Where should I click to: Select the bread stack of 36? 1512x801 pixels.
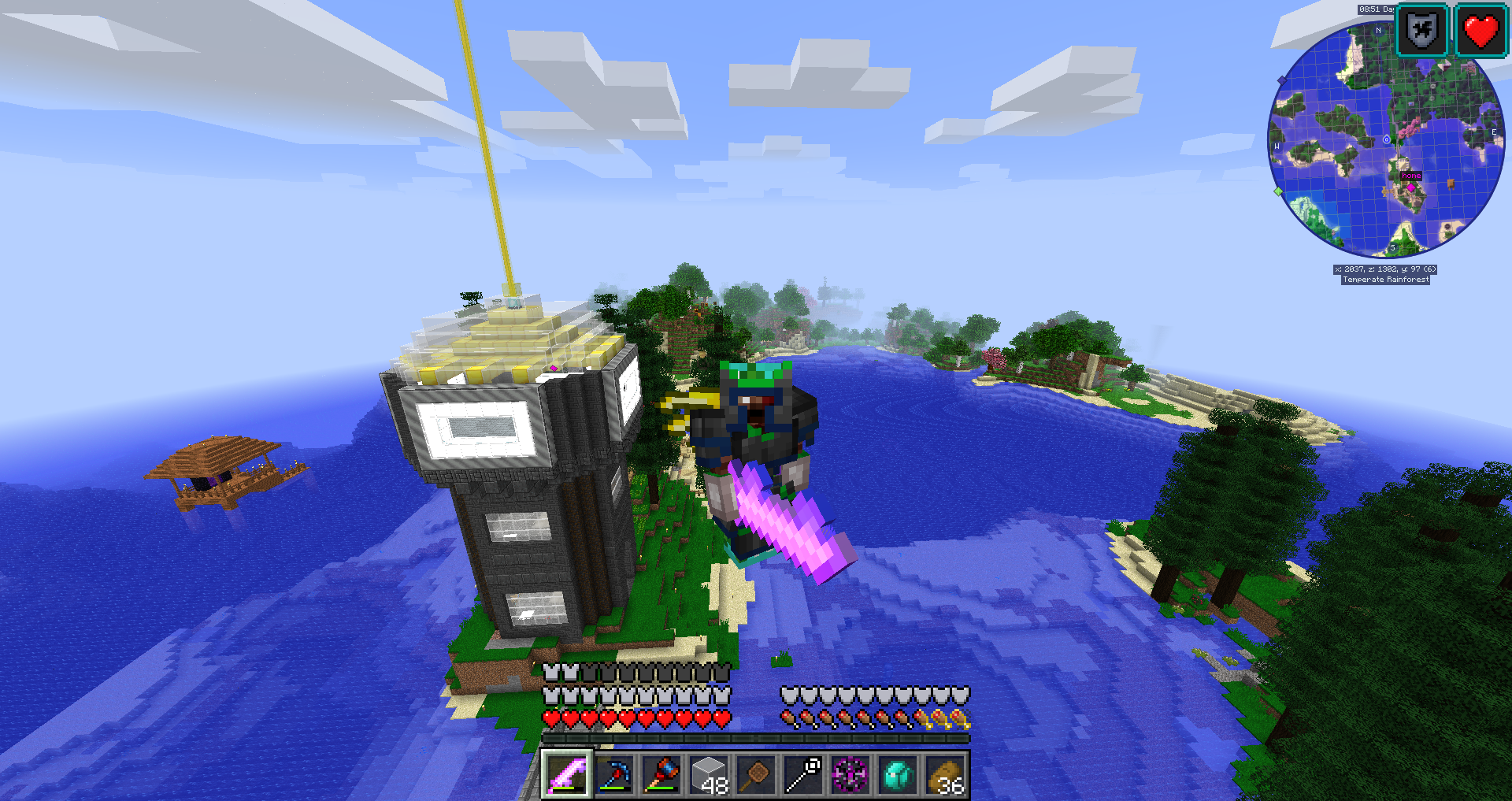946,775
